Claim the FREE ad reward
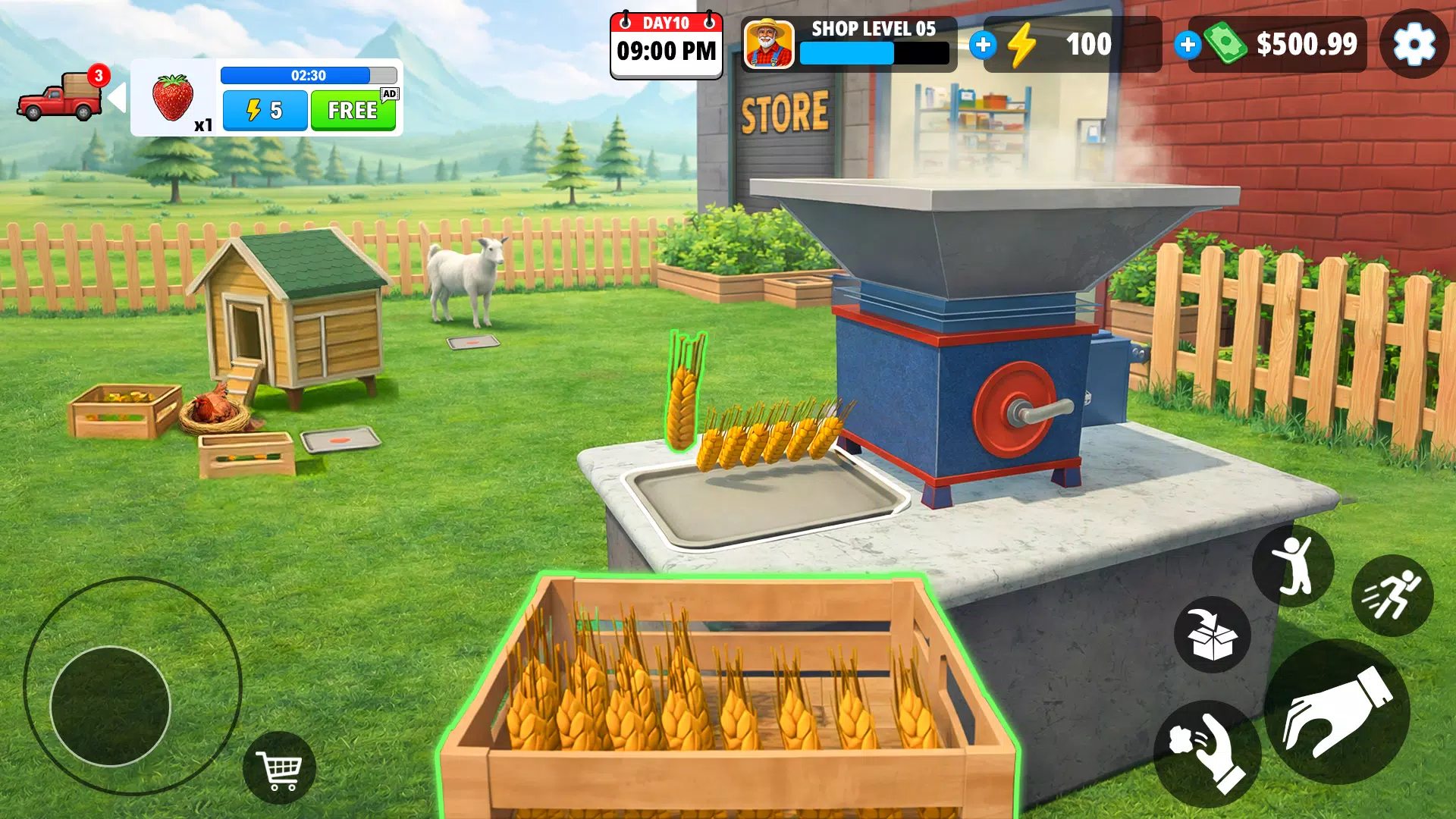This screenshot has width=1456, height=819. tap(353, 111)
